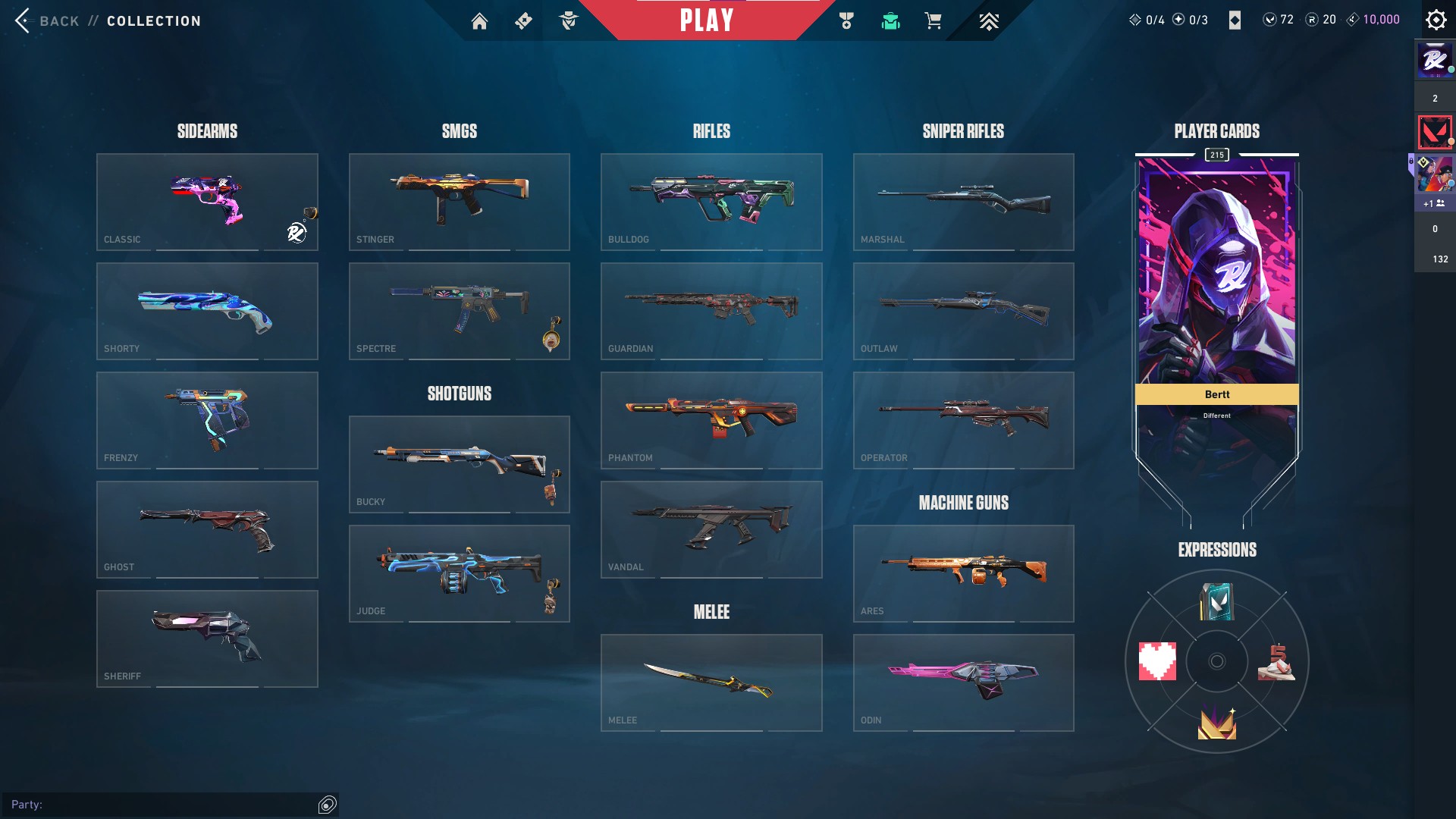Choose the Shorty weapon tile
1456x819 pixels.
click(x=207, y=311)
